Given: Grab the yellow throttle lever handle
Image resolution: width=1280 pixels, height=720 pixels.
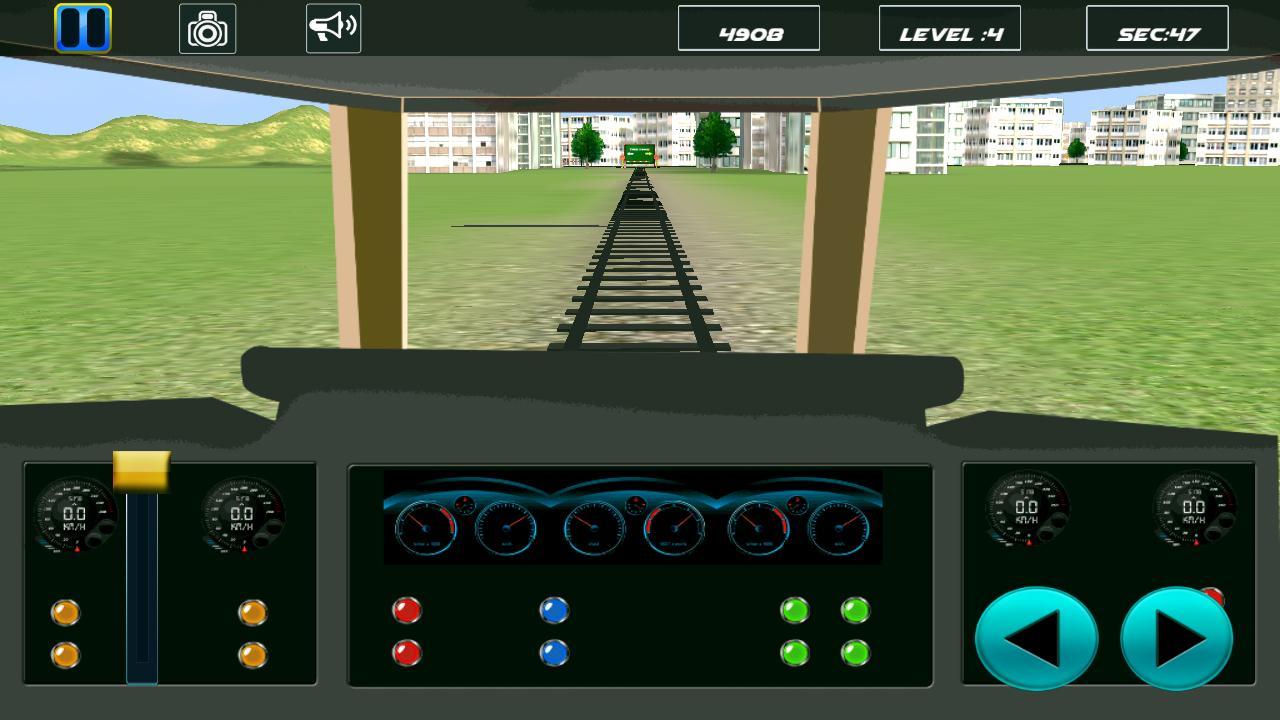Looking at the screenshot, I should click(143, 472).
